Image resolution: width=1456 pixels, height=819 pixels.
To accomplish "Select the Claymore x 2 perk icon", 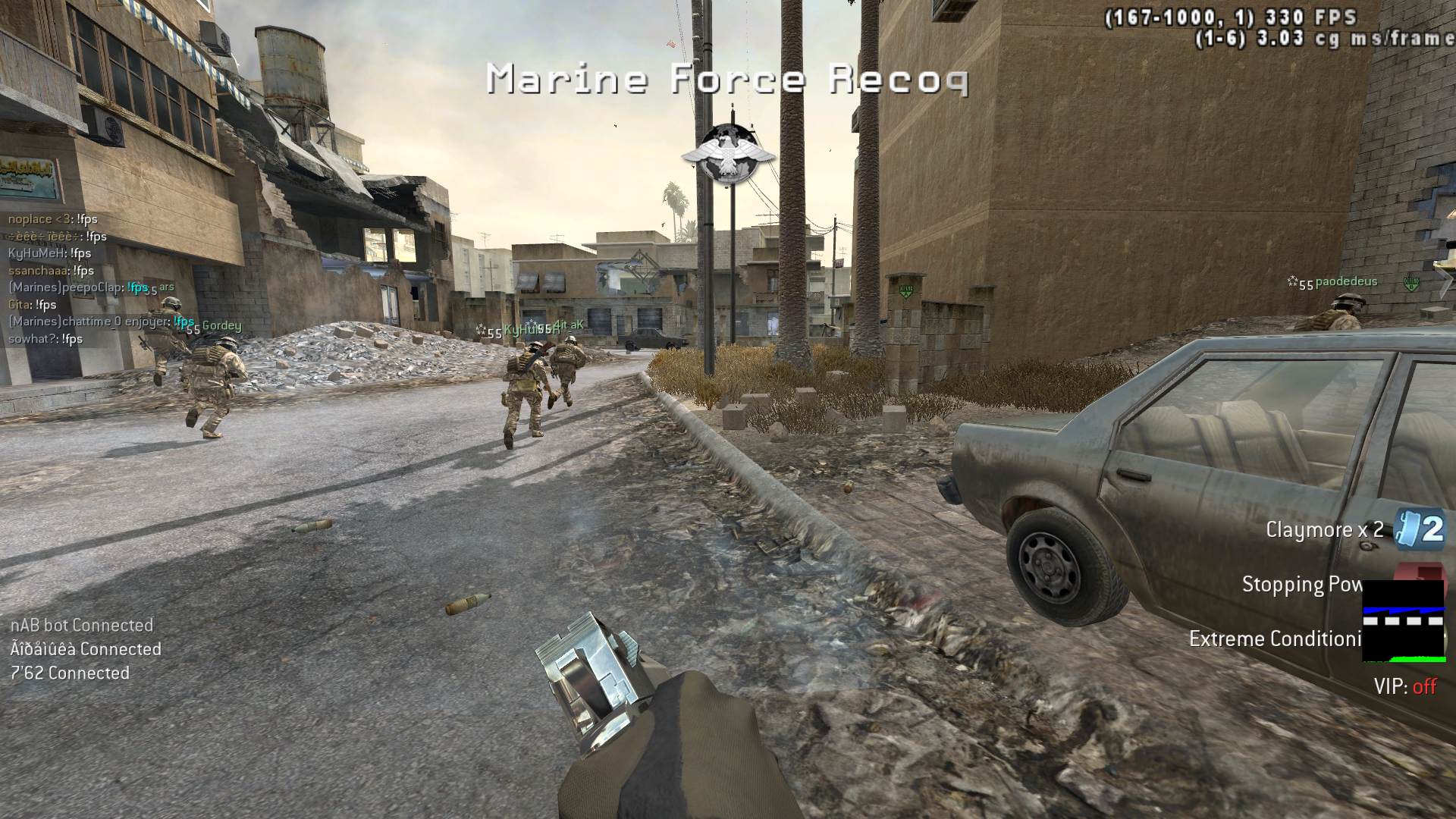I will [x=1420, y=528].
